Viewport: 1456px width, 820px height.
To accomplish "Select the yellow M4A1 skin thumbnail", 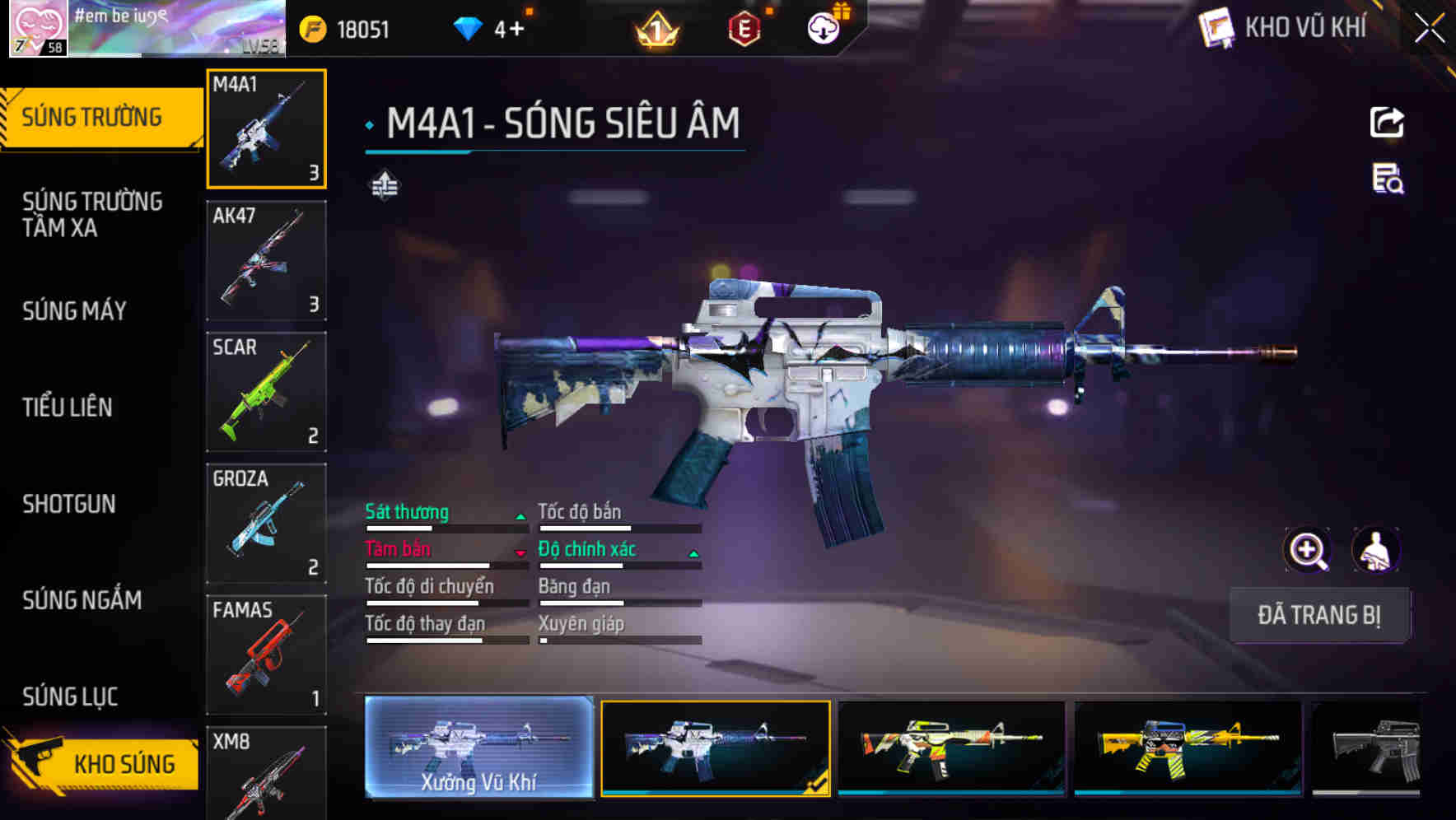I will point(1188,748).
